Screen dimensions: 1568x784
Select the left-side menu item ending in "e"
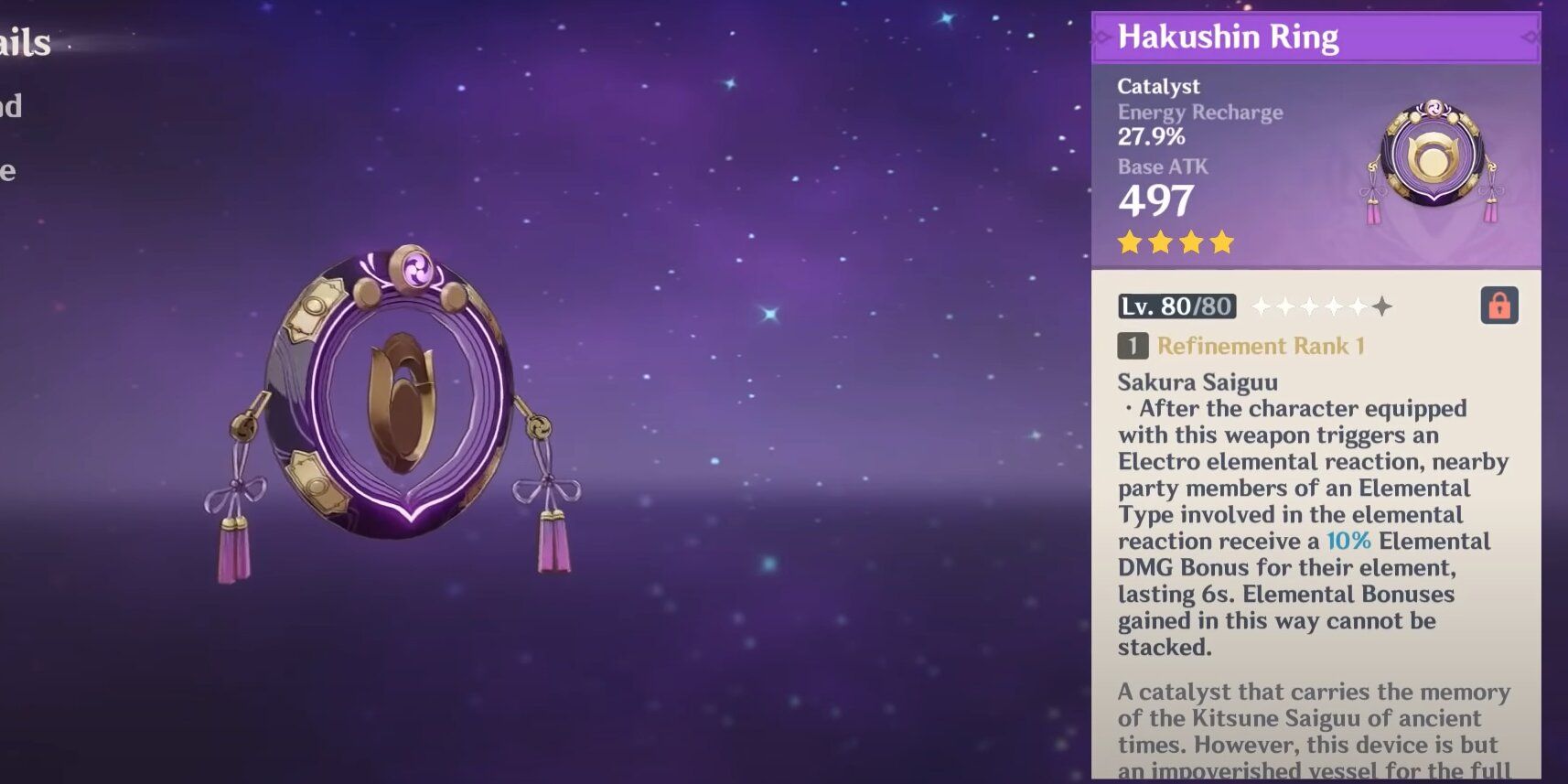[x=7, y=169]
